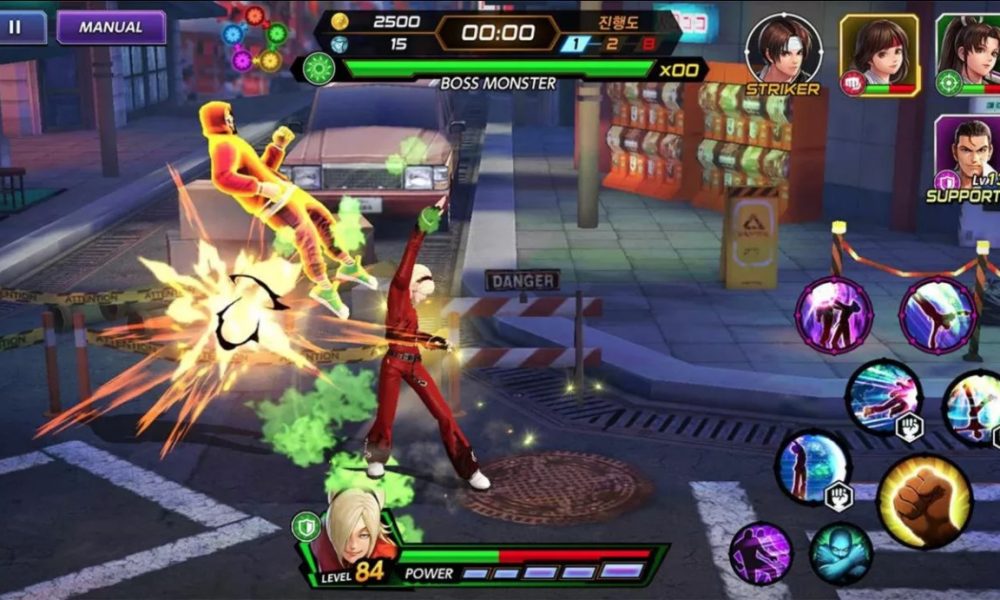Use the standing figure blue aura skill
1000x600 pixels.
811,467
